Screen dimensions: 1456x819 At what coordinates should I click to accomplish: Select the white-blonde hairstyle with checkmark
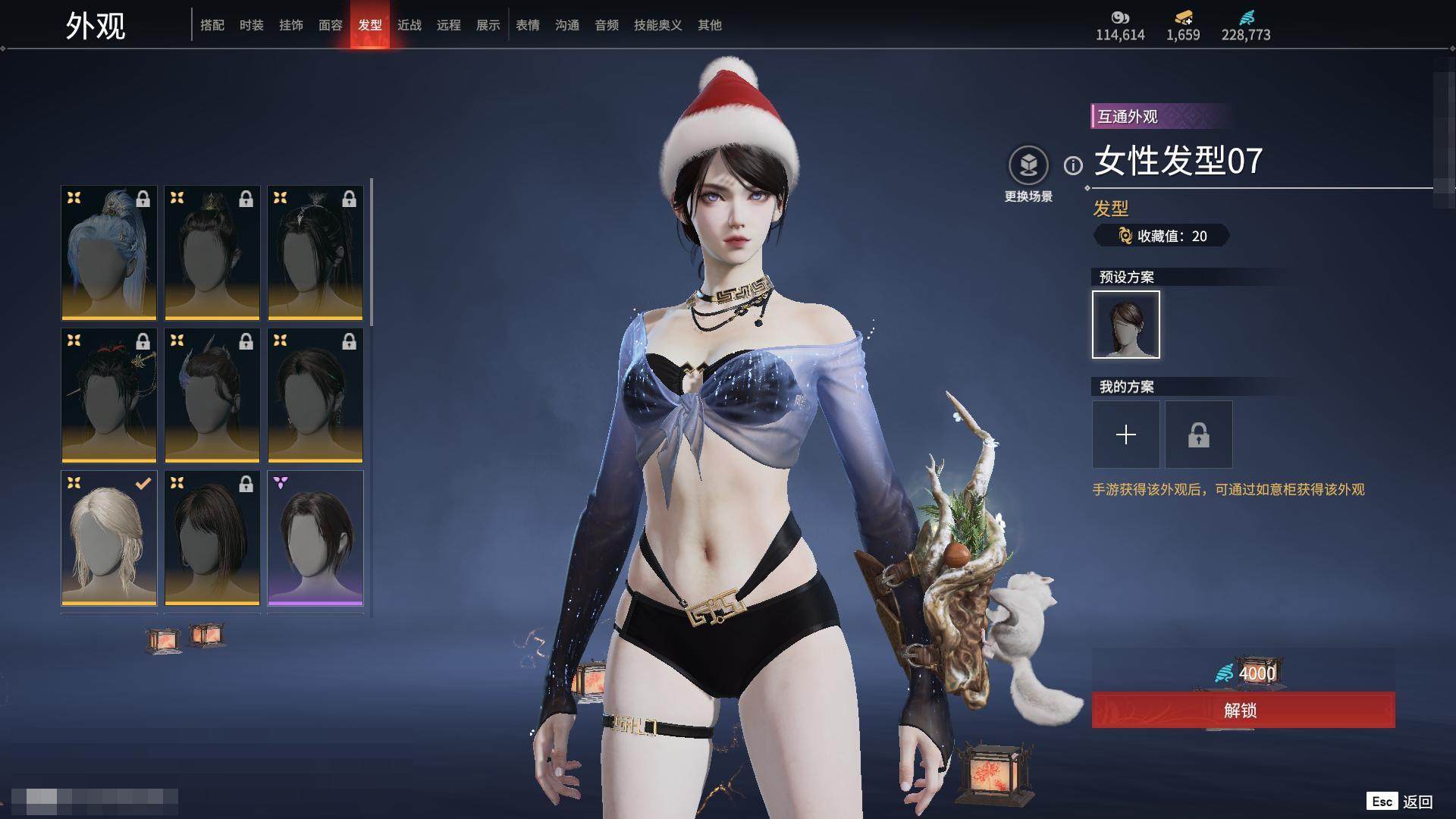[x=109, y=538]
